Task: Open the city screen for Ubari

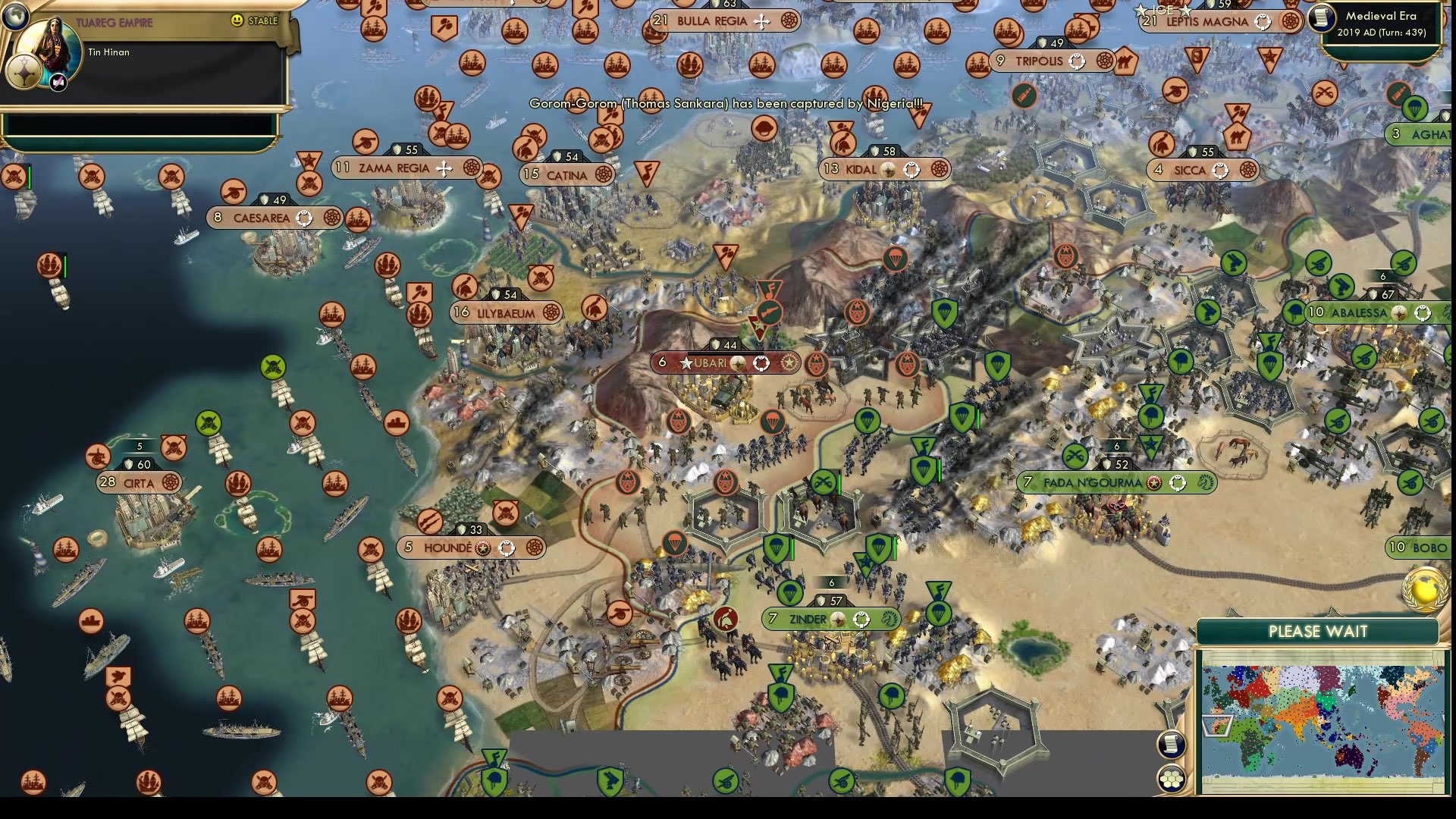Action: point(711,363)
